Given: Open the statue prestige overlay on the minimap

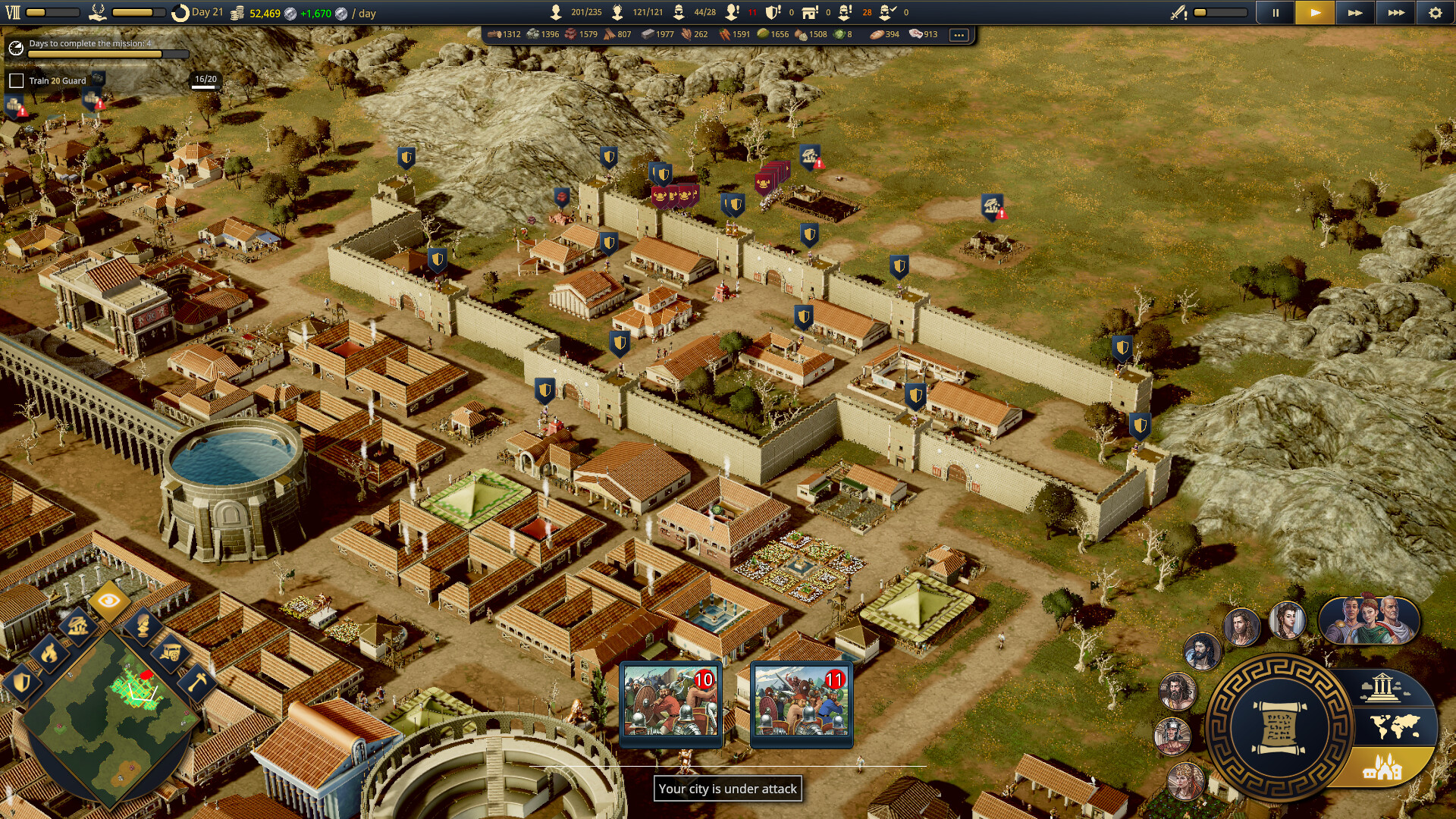Looking at the screenshot, I should tap(144, 627).
